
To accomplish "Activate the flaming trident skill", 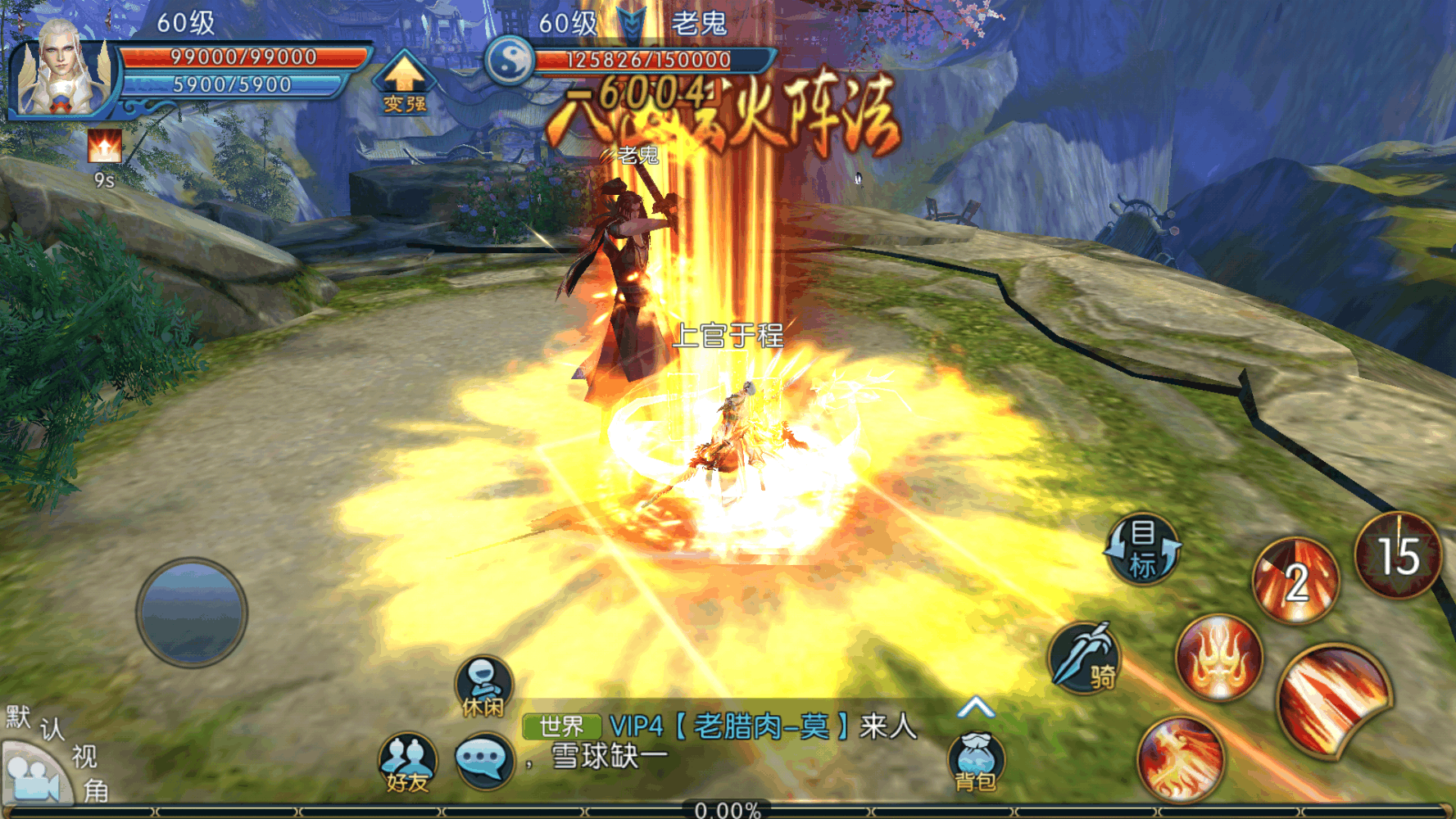I will coord(1218,658).
